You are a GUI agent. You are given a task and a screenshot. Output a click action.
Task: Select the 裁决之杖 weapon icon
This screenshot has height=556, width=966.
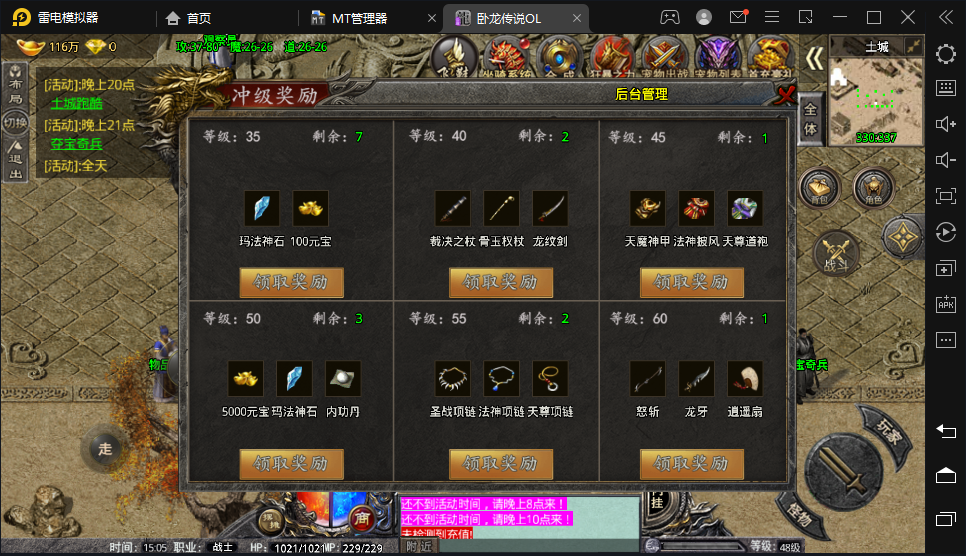point(453,208)
